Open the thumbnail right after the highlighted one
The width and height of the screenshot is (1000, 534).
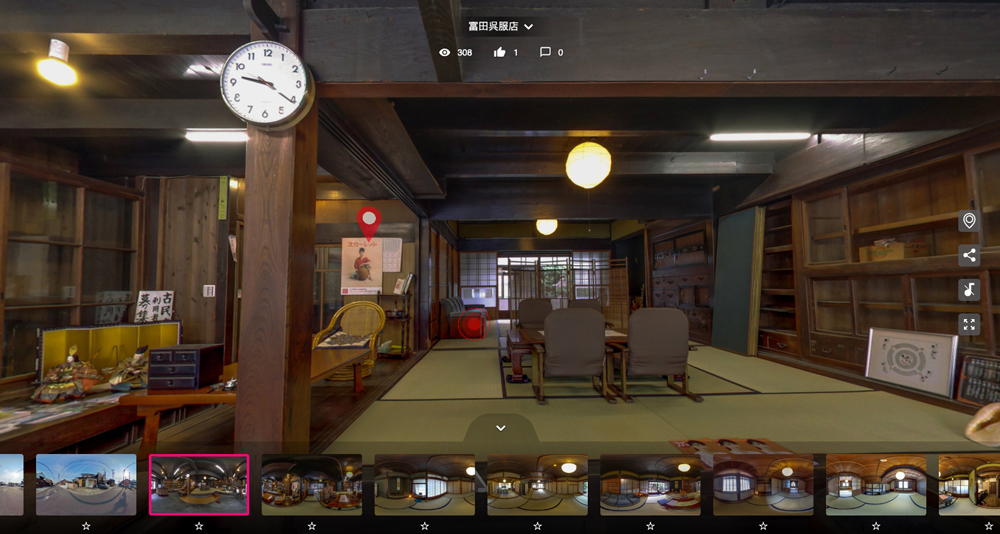click(312, 485)
